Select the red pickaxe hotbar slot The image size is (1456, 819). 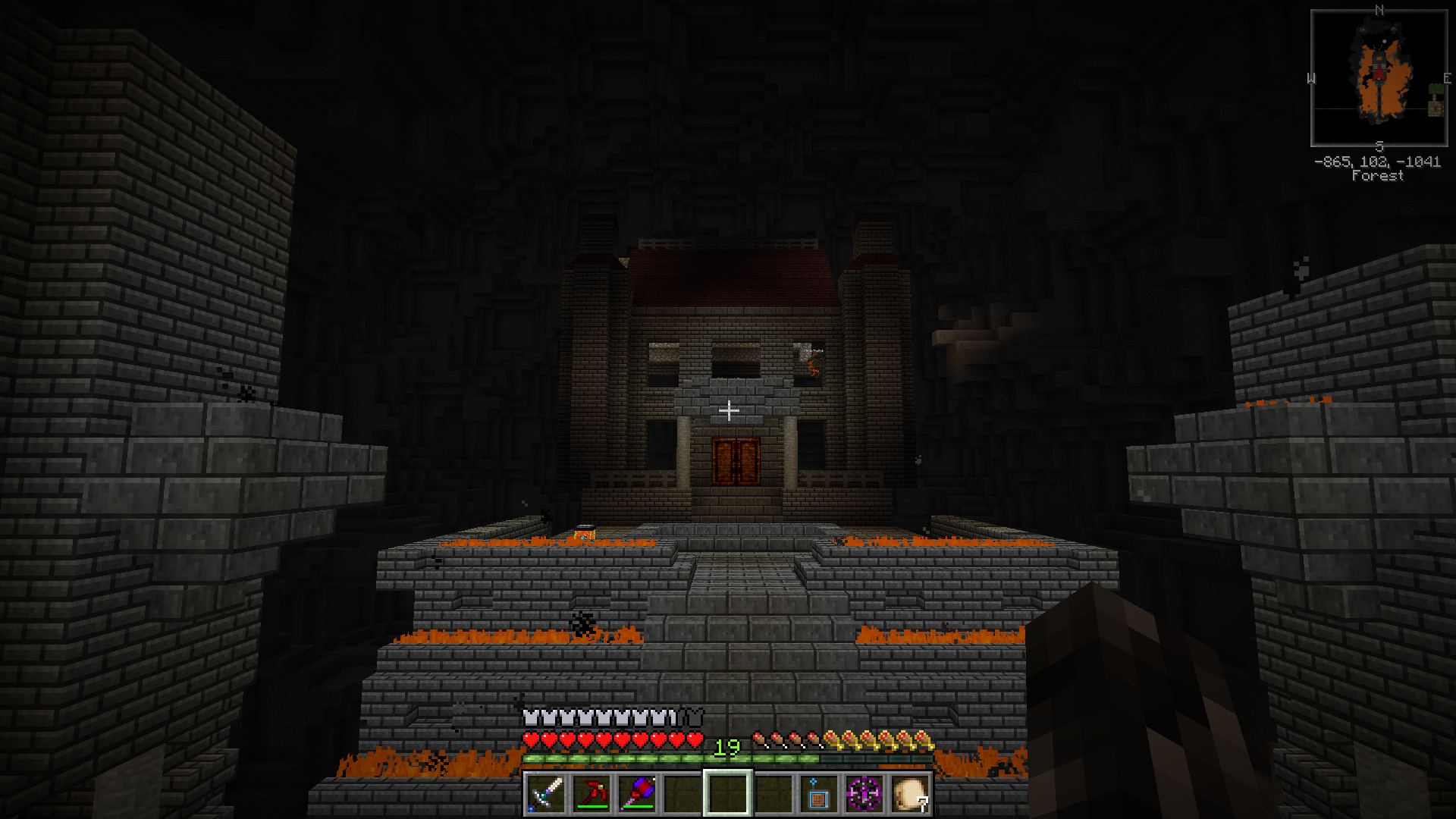click(591, 793)
